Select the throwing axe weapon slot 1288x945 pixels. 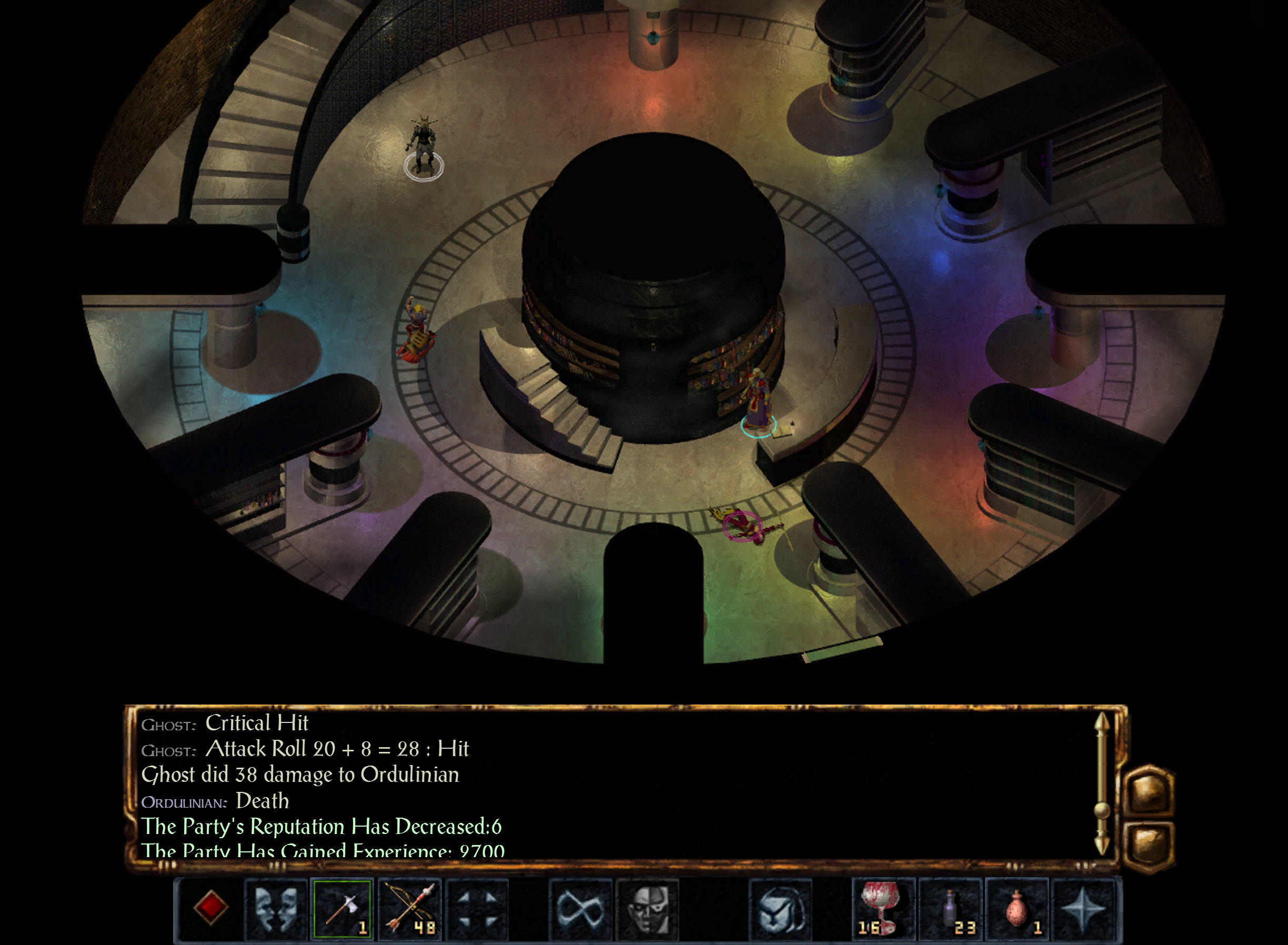click(342, 908)
